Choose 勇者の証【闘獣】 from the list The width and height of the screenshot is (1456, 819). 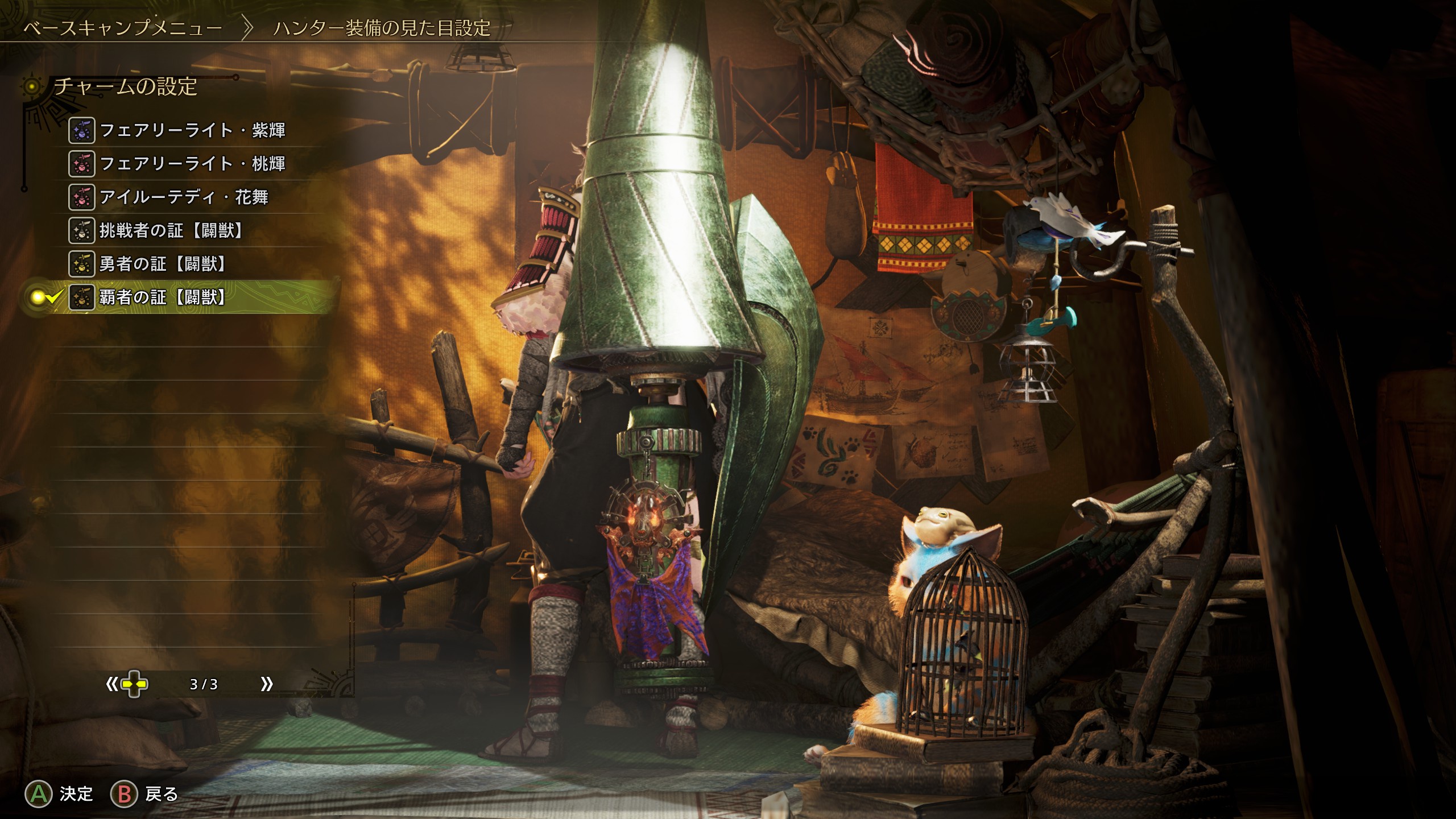coord(163,264)
